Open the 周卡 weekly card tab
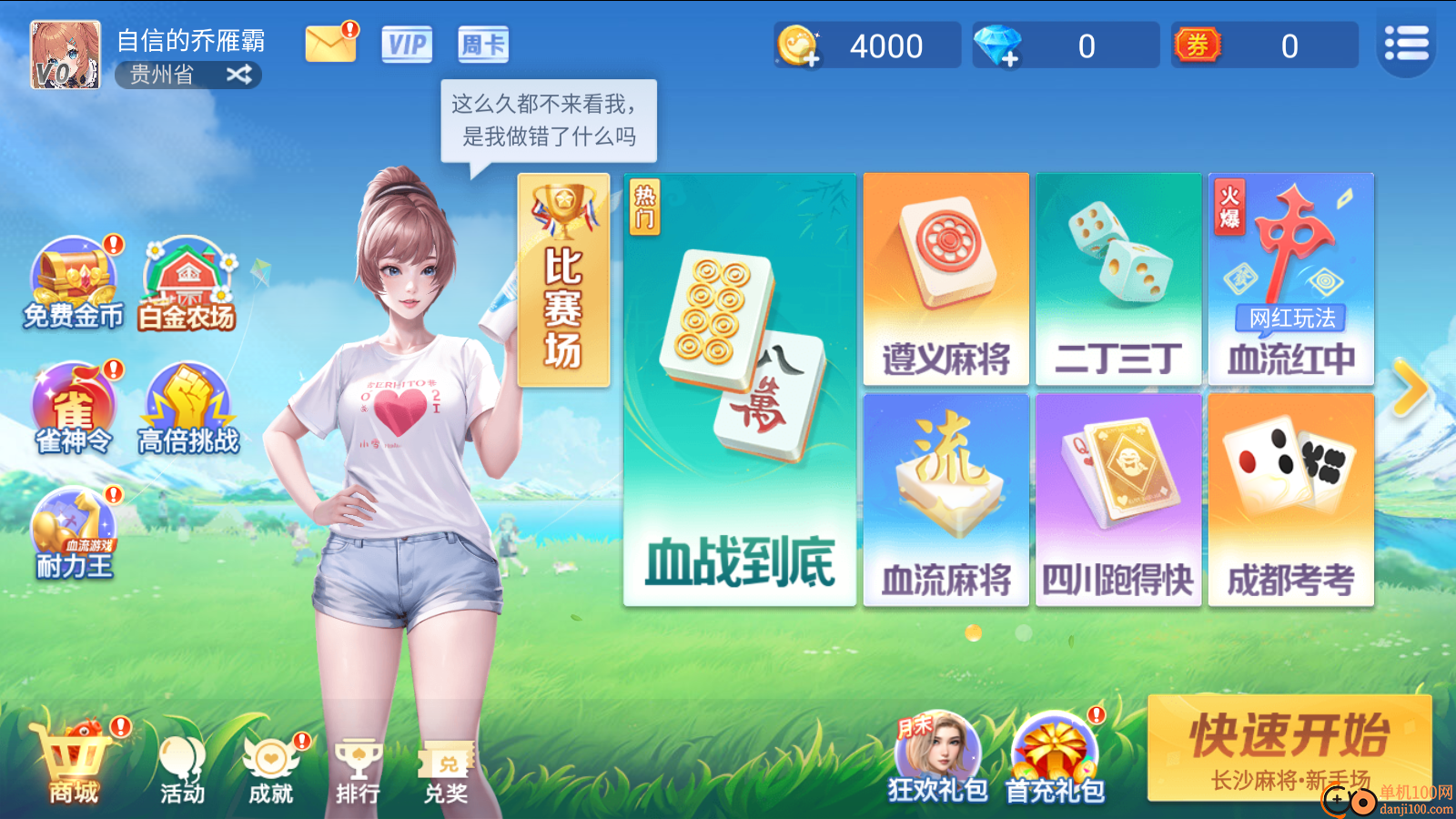Image resolution: width=1456 pixels, height=819 pixels. 482,44
